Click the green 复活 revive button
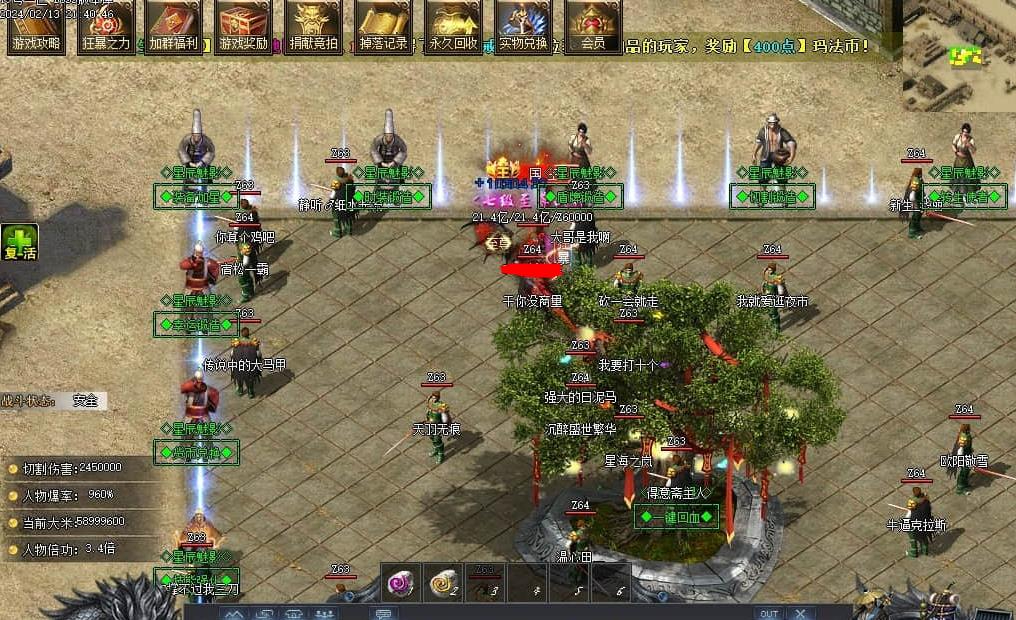Screen dimensions: 1016x620 (x=18, y=243)
